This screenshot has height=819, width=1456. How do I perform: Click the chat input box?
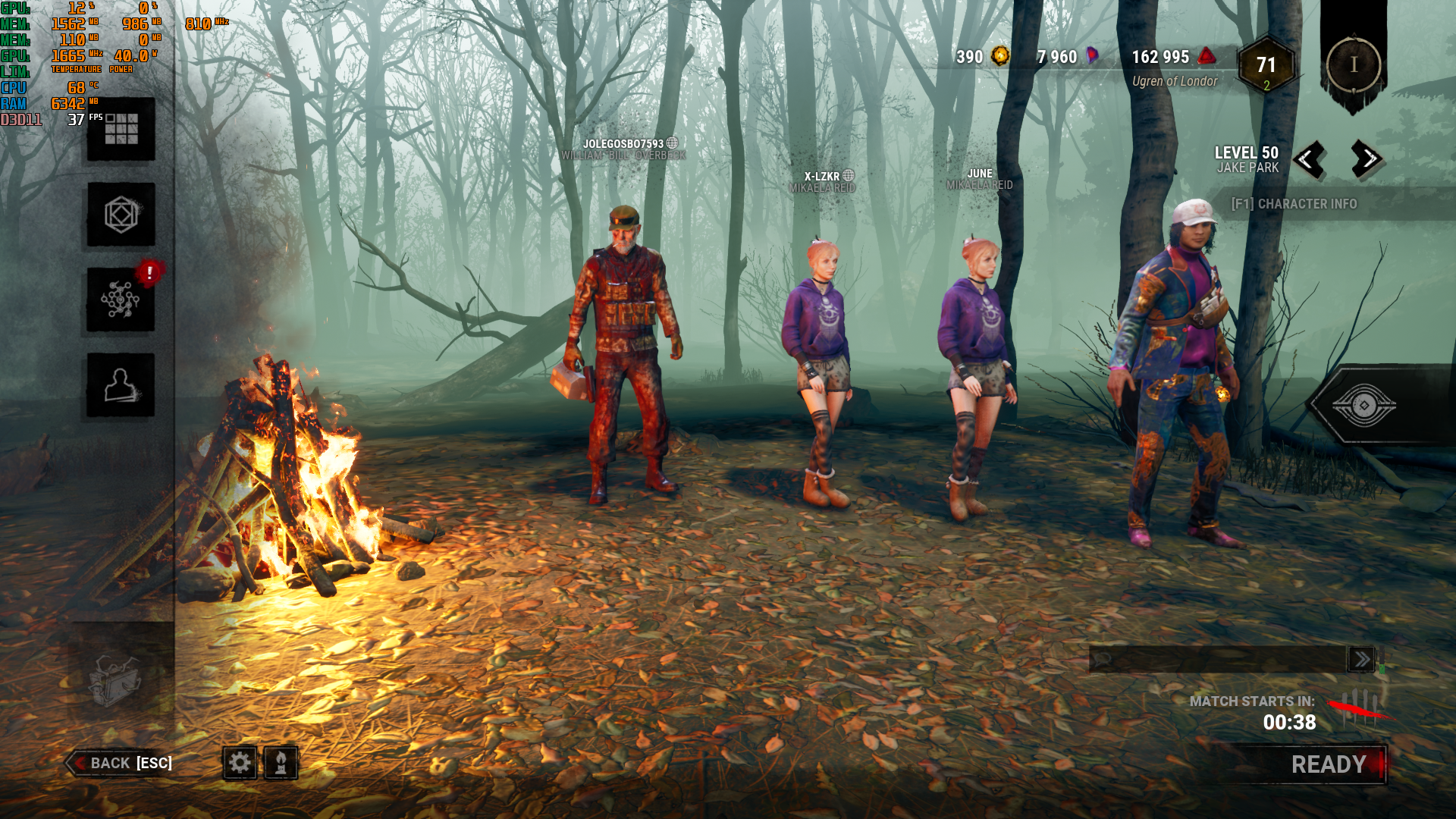click(1217, 659)
